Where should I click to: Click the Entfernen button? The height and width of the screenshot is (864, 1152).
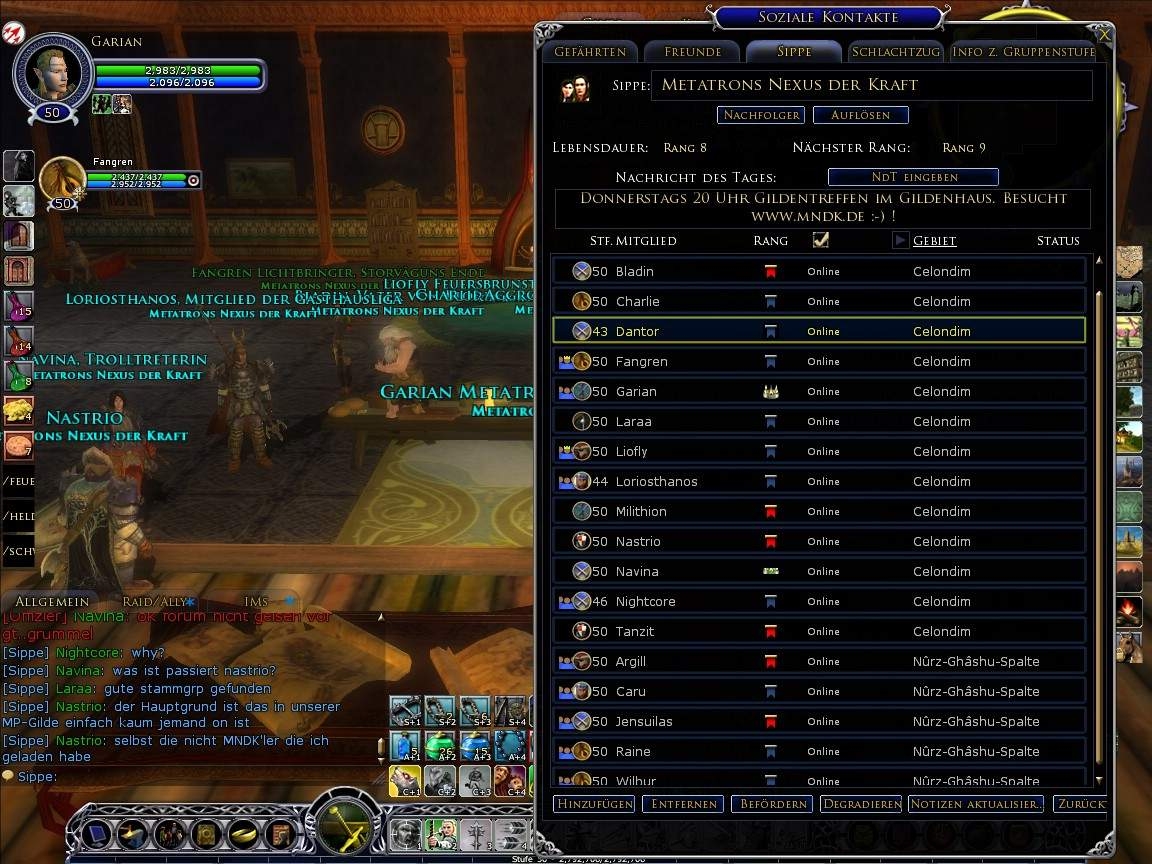tap(683, 804)
